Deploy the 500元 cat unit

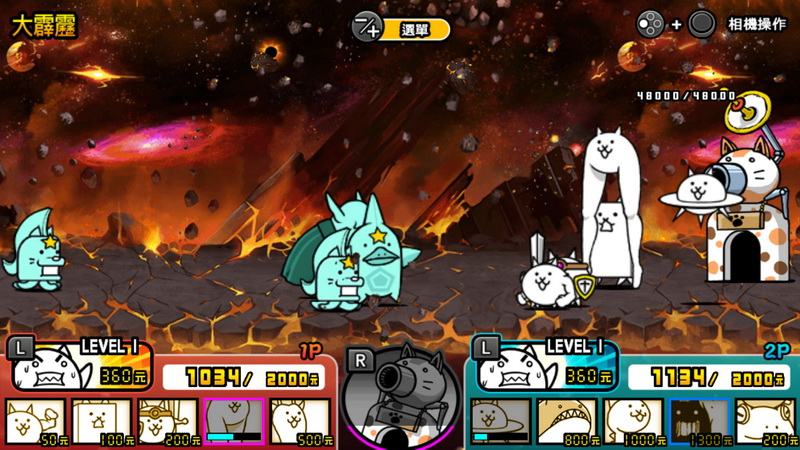300,421
